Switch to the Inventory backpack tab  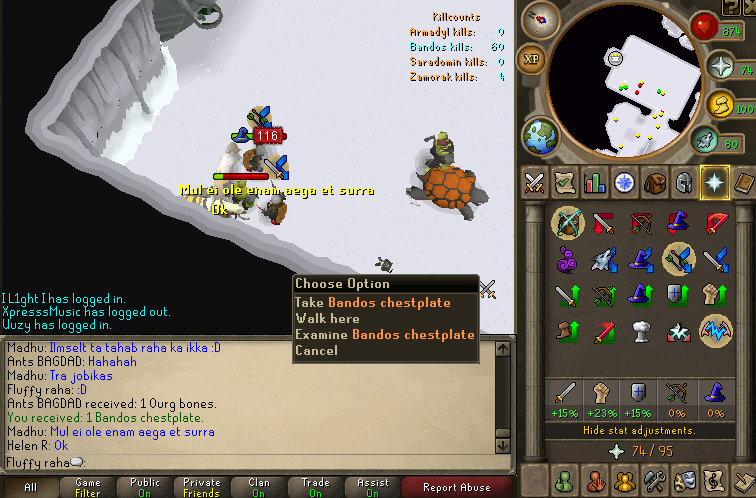coord(655,182)
